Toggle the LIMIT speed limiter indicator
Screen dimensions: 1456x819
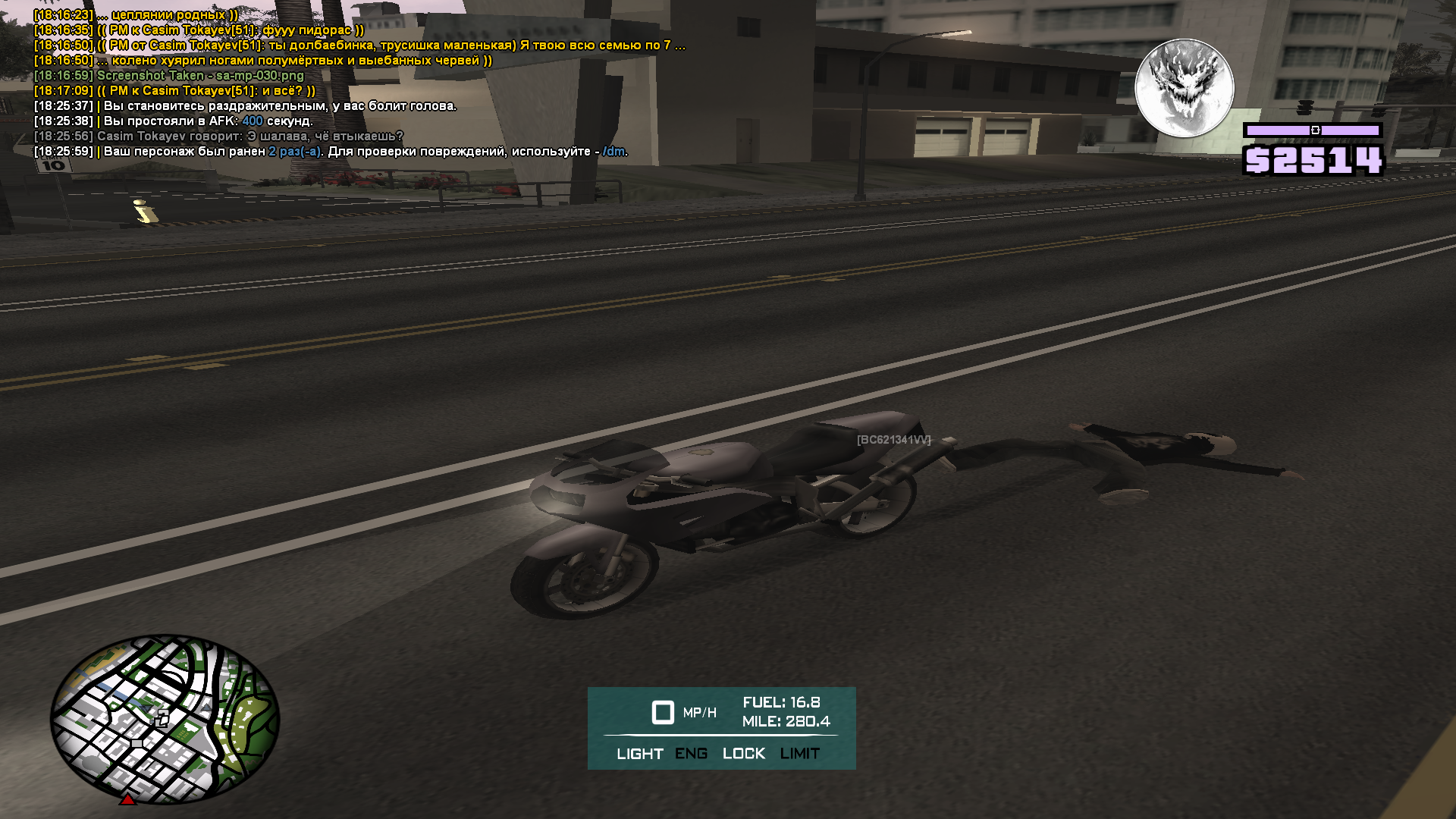(799, 754)
